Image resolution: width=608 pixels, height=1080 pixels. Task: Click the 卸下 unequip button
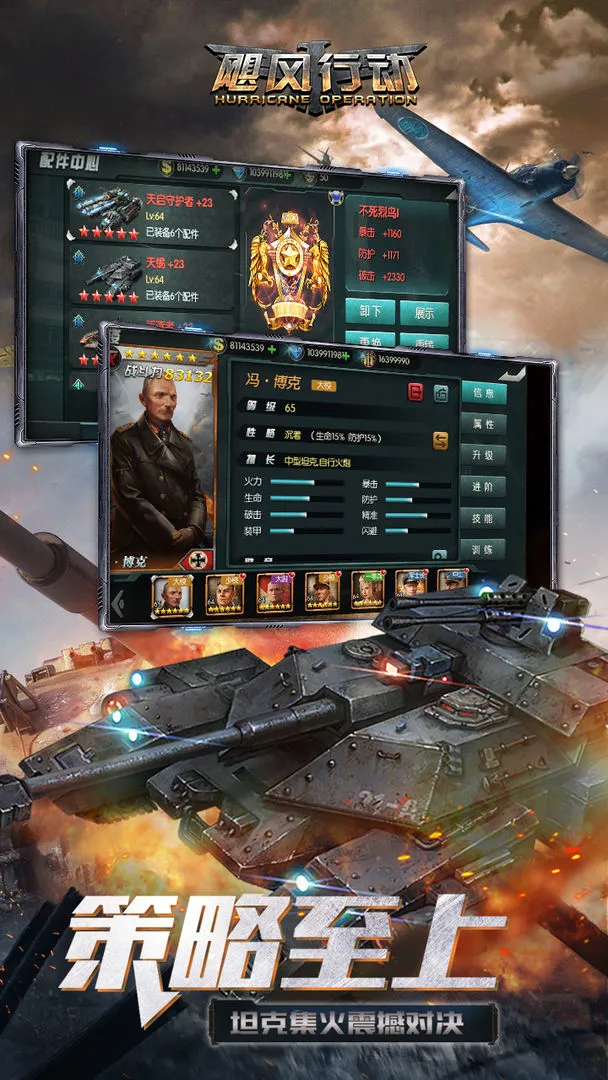370,313
